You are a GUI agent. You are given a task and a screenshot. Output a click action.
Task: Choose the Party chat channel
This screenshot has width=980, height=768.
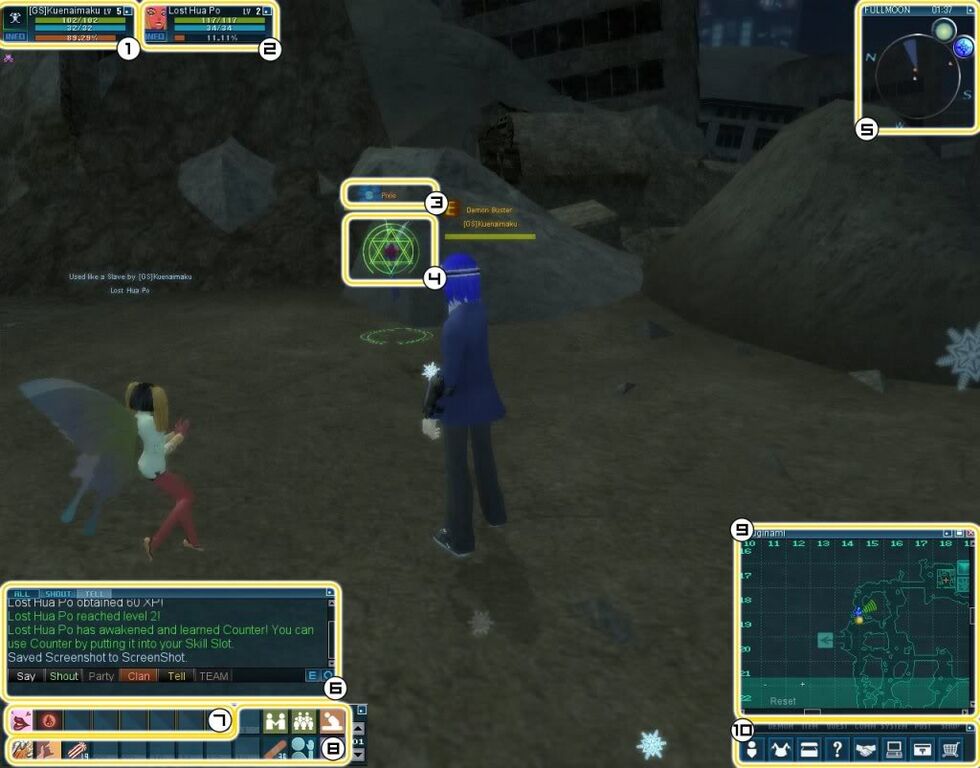tap(101, 676)
